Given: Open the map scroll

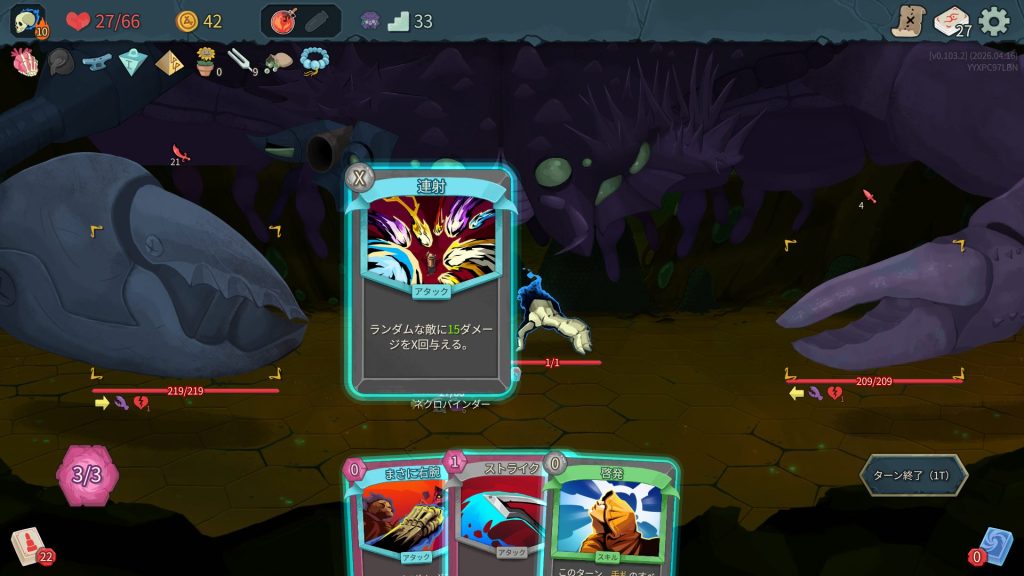Looking at the screenshot, I should pos(909,21).
